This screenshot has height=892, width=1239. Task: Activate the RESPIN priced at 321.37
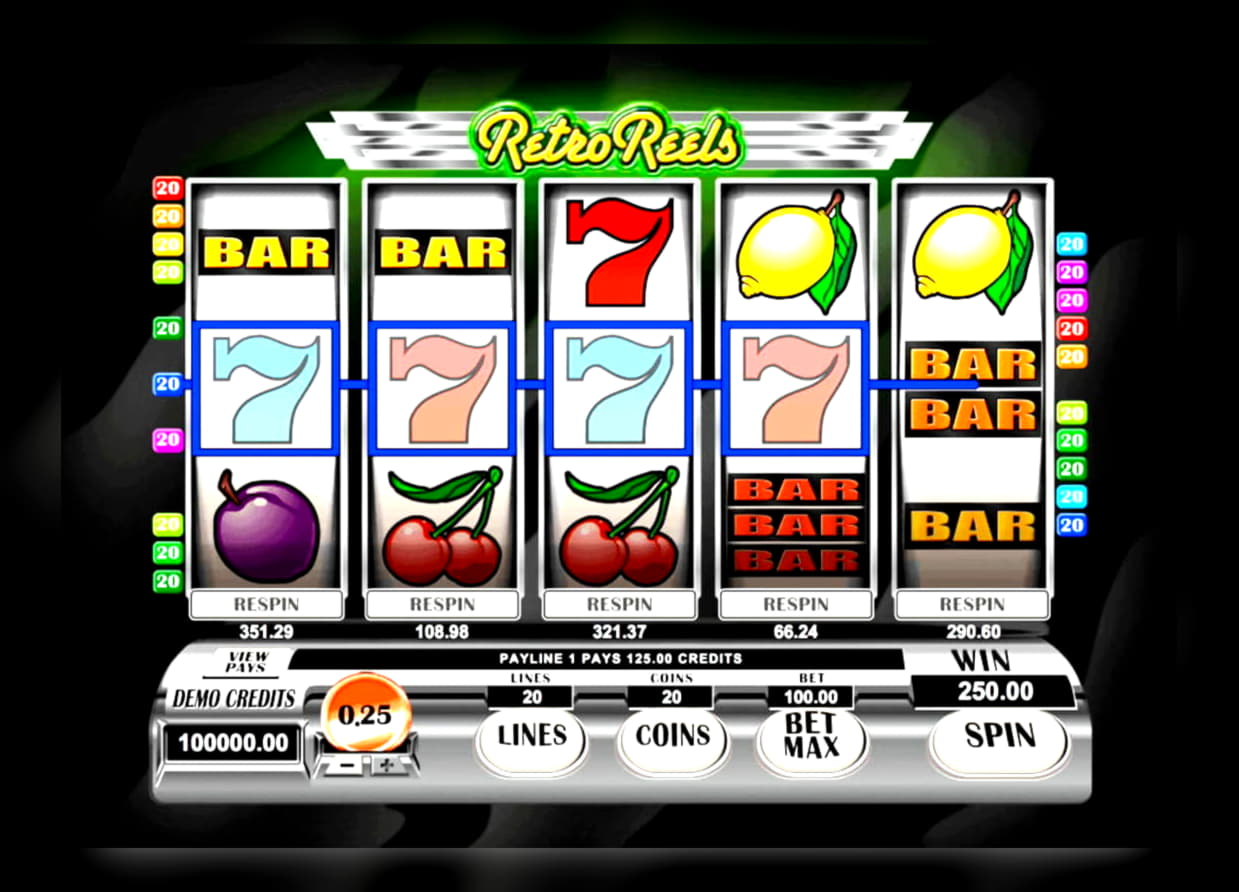pyautogui.click(x=619, y=604)
